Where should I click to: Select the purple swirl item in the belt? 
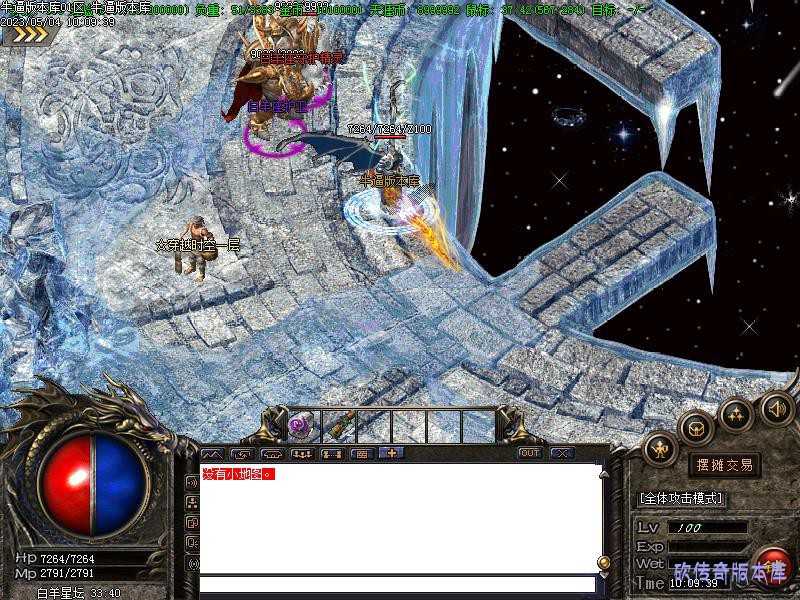[300, 425]
